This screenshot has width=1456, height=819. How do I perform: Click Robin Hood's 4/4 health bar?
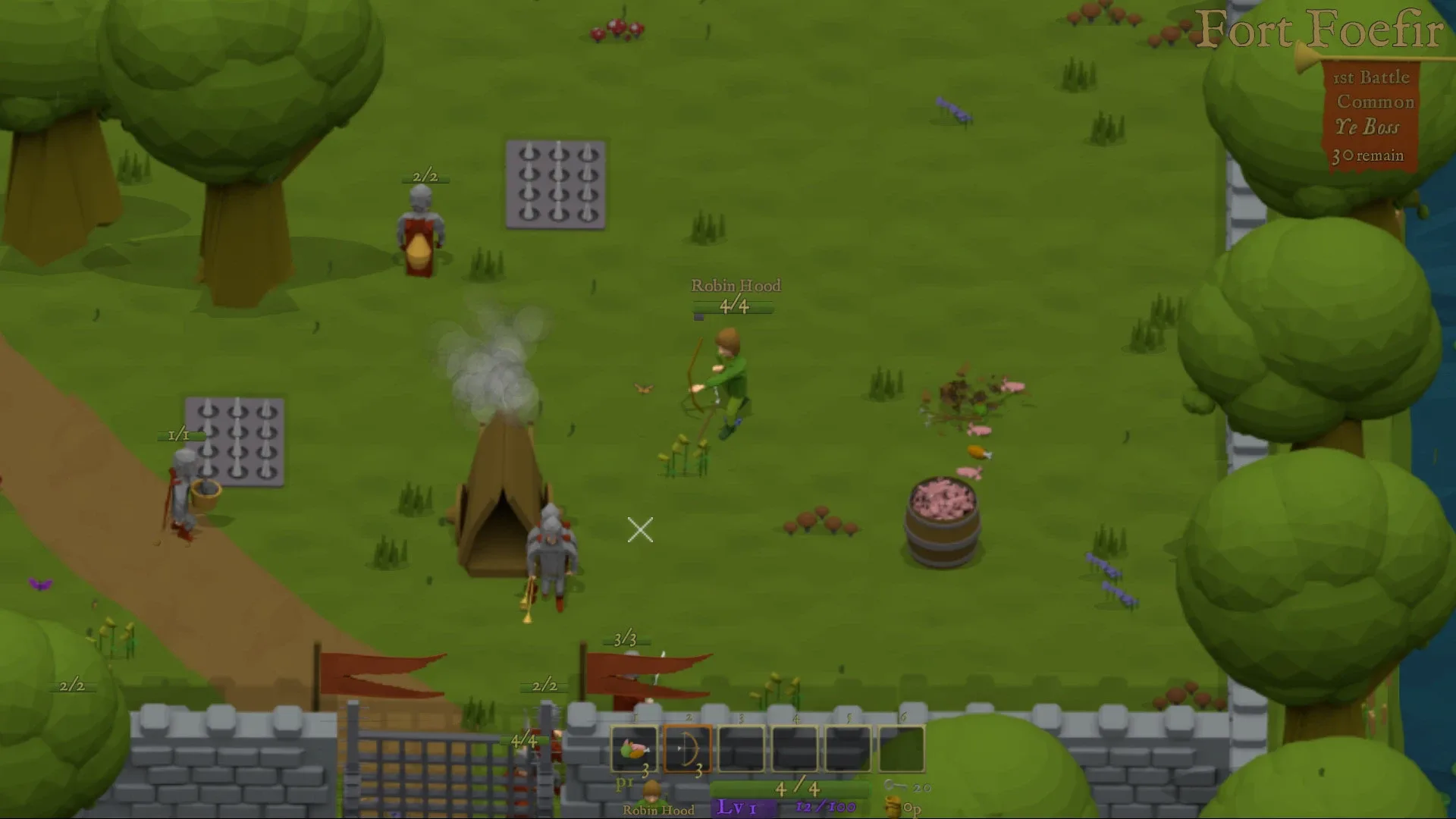tap(733, 308)
